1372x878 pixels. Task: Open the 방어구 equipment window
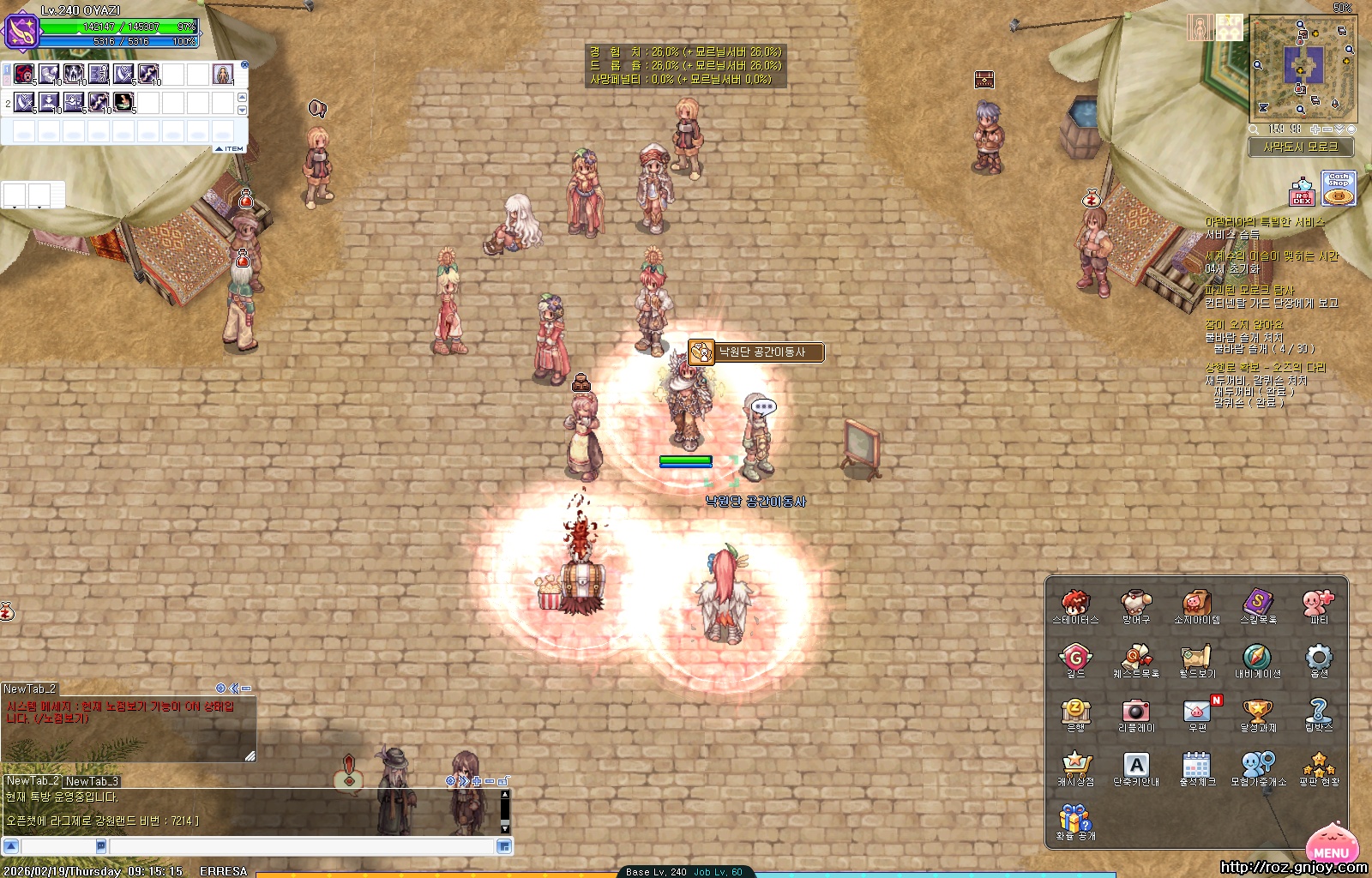(x=1136, y=603)
